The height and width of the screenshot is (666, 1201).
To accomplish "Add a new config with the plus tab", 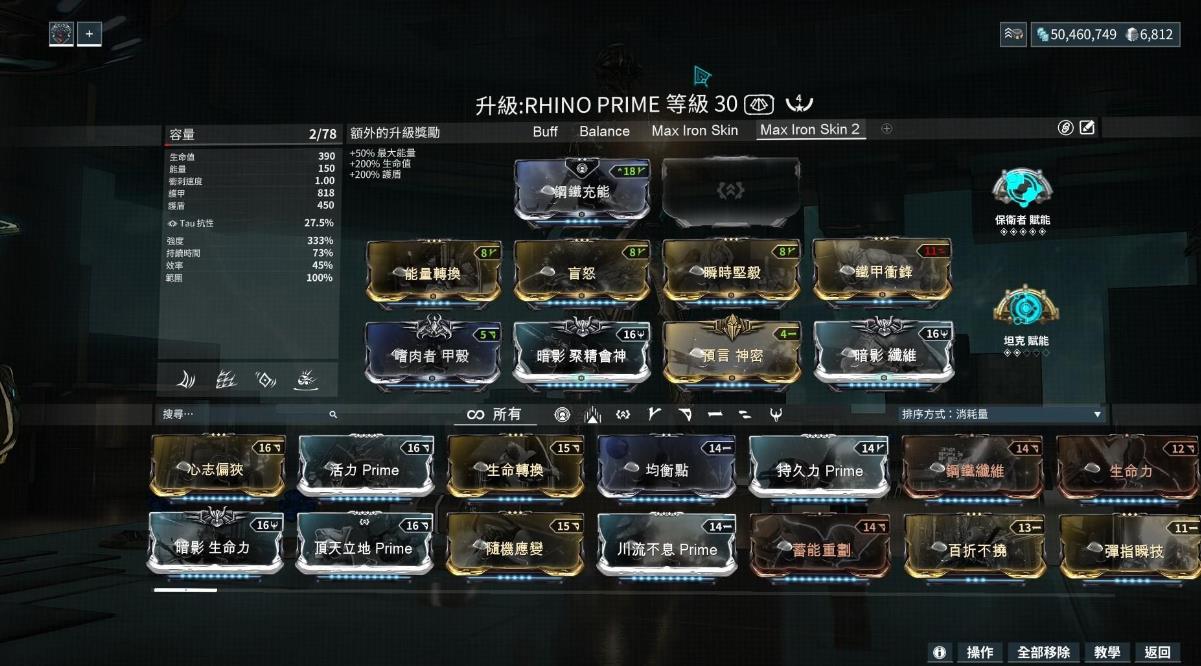I will click(x=886, y=129).
